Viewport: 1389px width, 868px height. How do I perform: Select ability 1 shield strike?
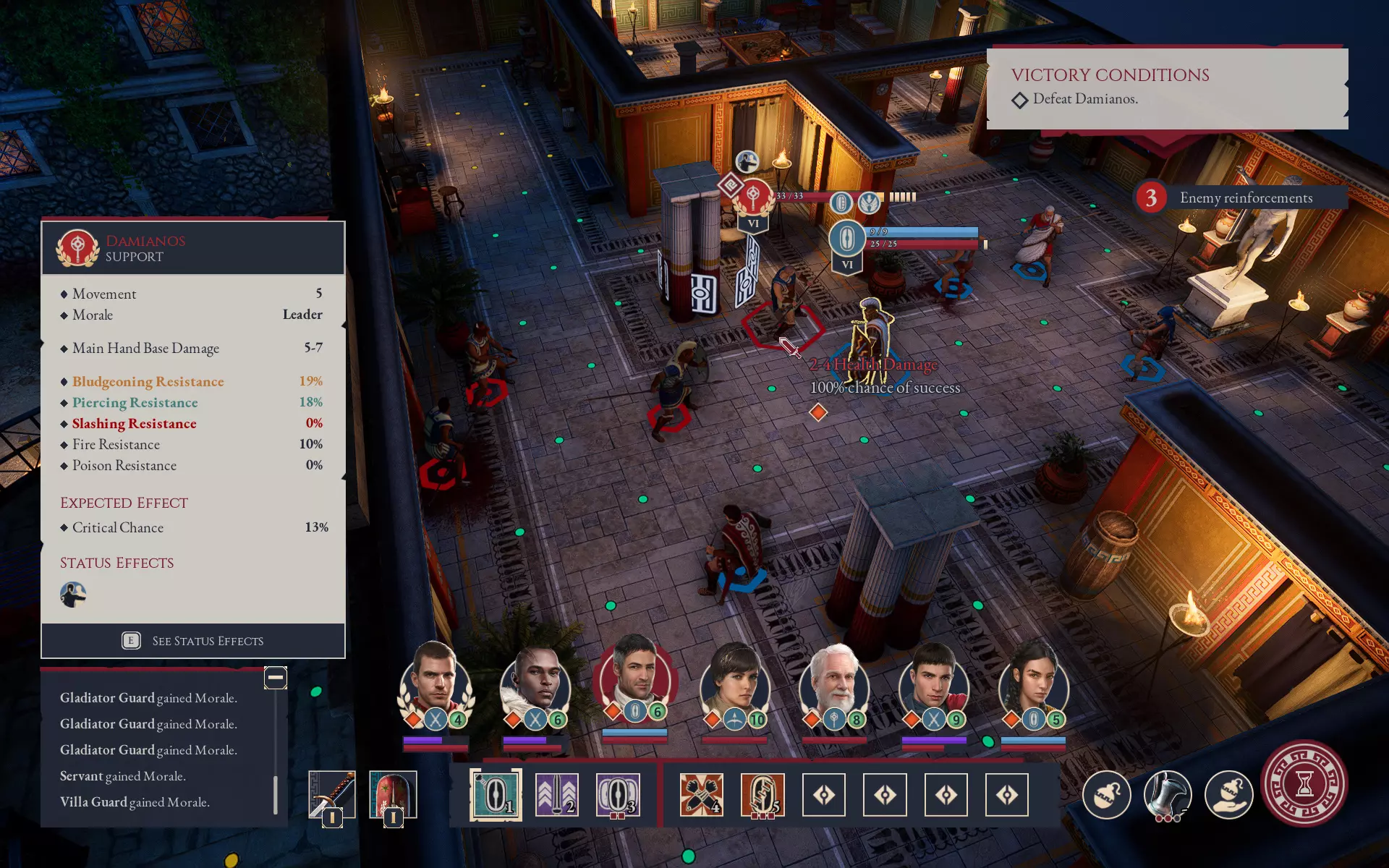(x=496, y=794)
